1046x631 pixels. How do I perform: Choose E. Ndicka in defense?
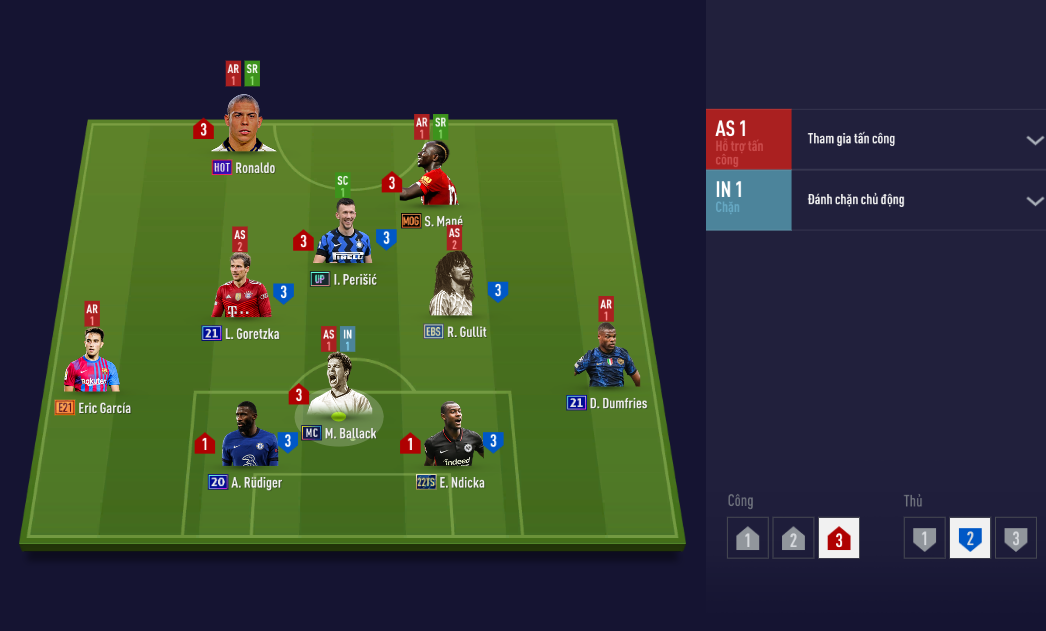click(453, 438)
